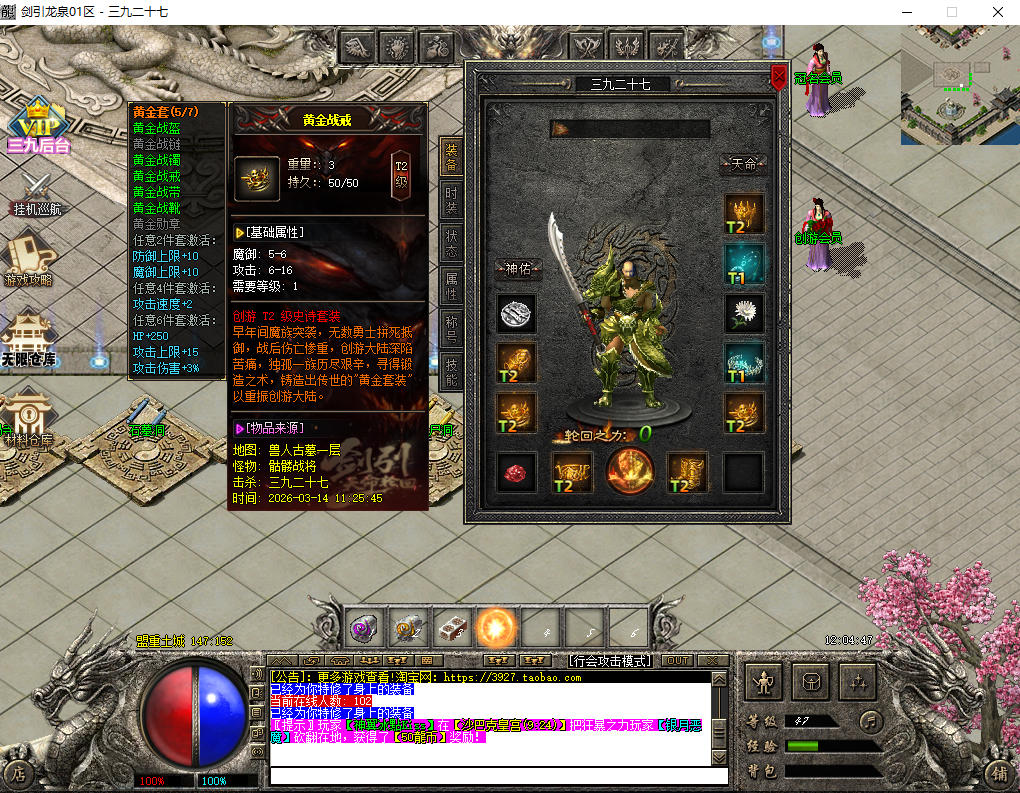
Task: Use the fire orb hotbar skill
Action: (x=496, y=628)
